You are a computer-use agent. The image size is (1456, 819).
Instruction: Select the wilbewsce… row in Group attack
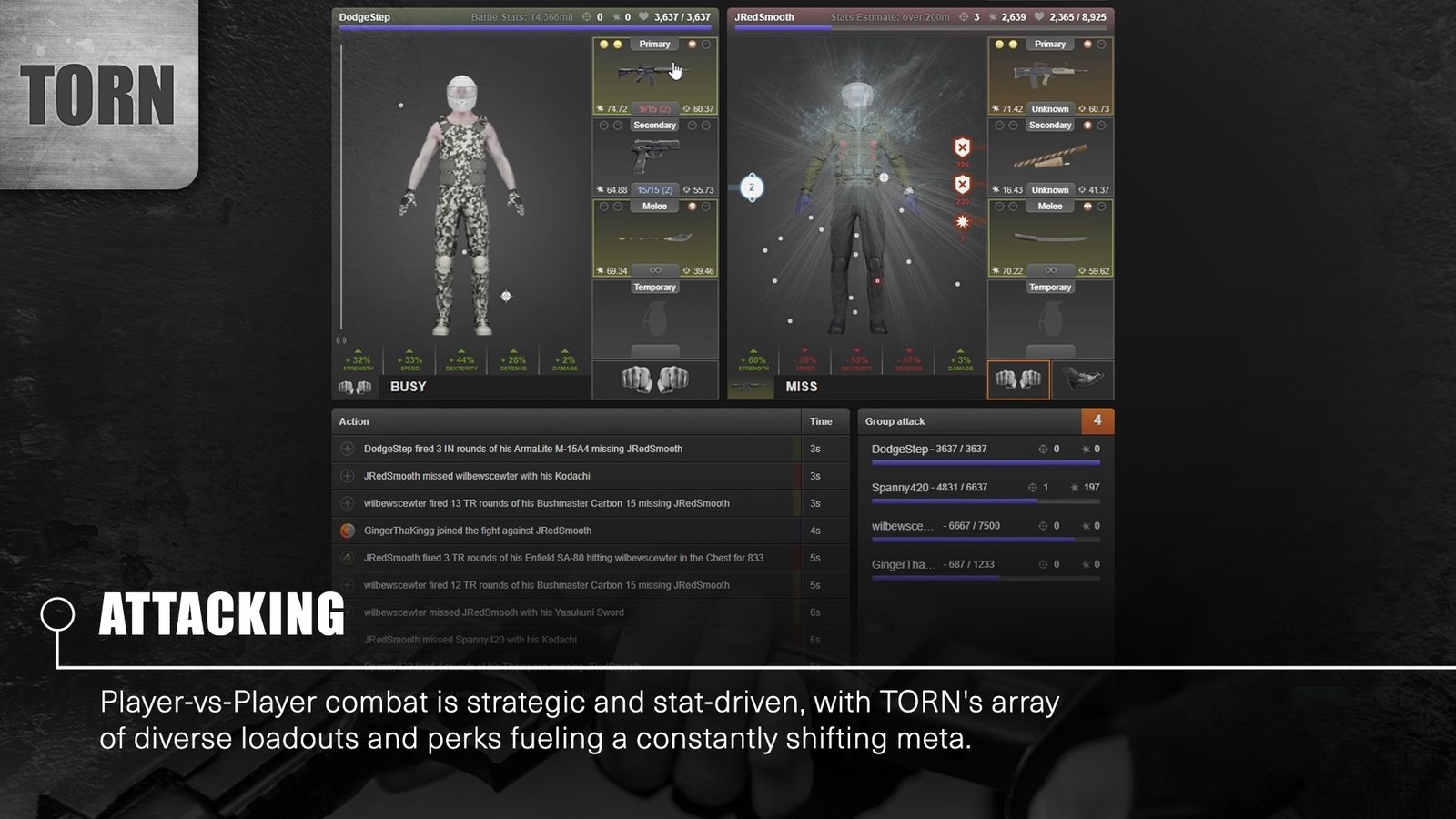pyautogui.click(x=928, y=526)
